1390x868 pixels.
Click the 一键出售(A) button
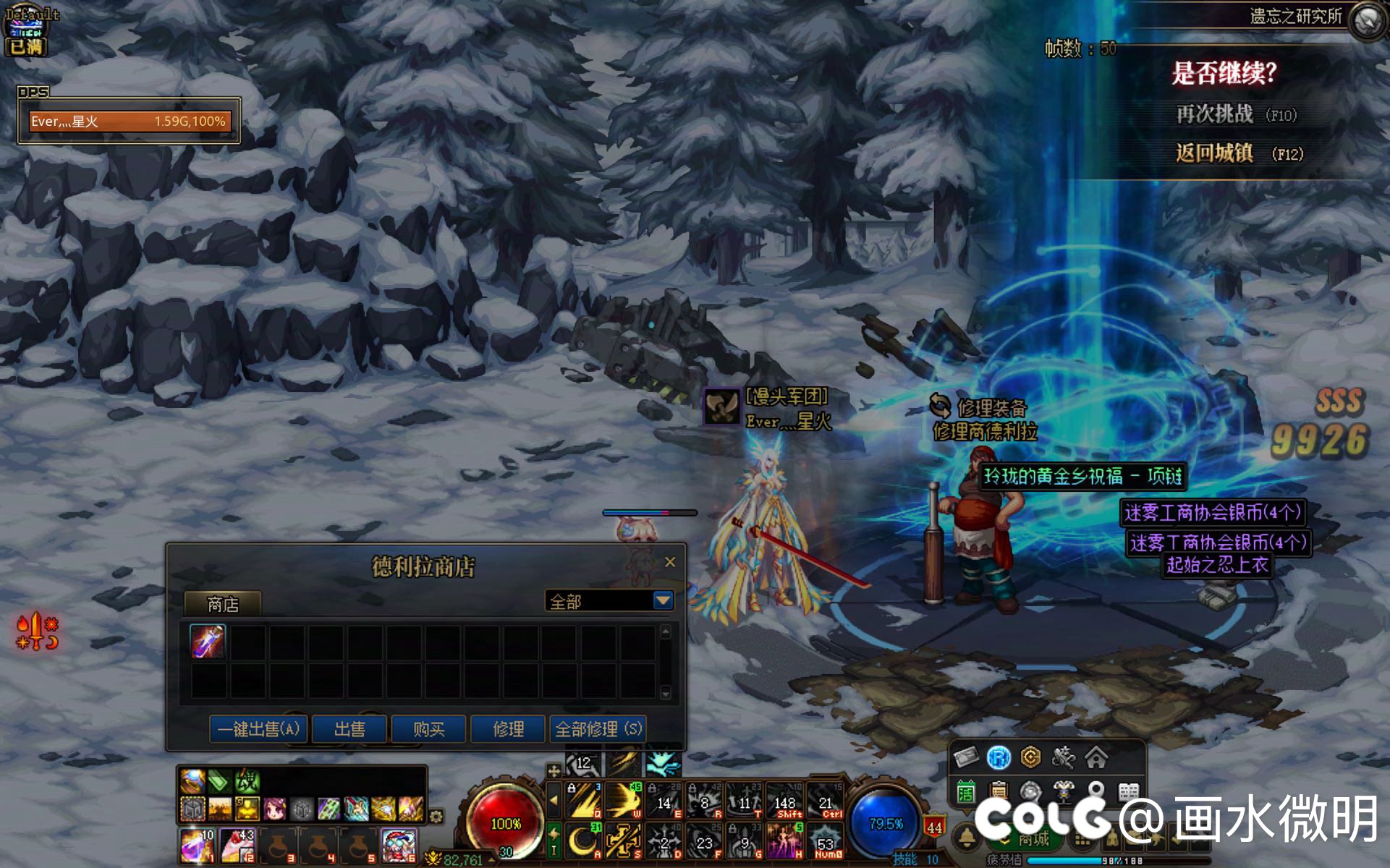point(259,729)
